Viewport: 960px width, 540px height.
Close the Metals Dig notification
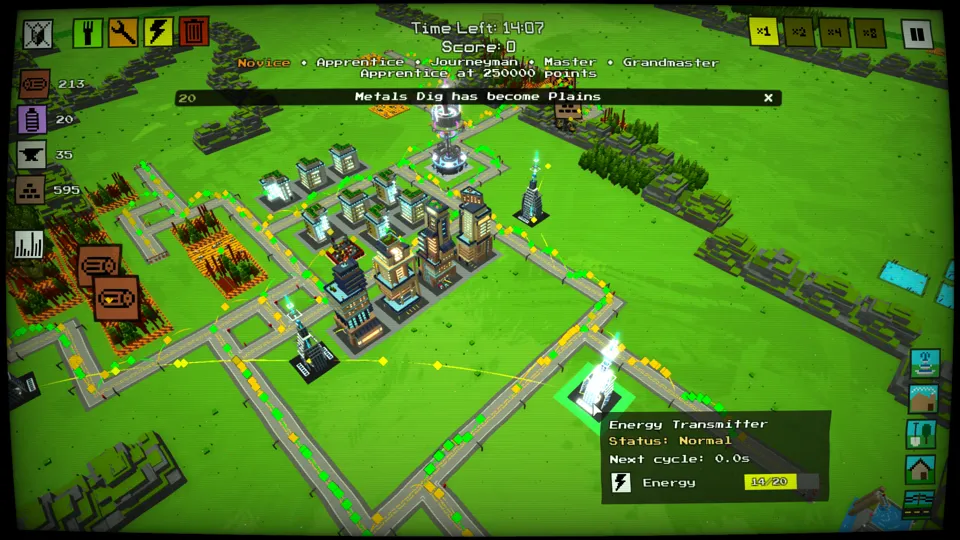tap(768, 97)
